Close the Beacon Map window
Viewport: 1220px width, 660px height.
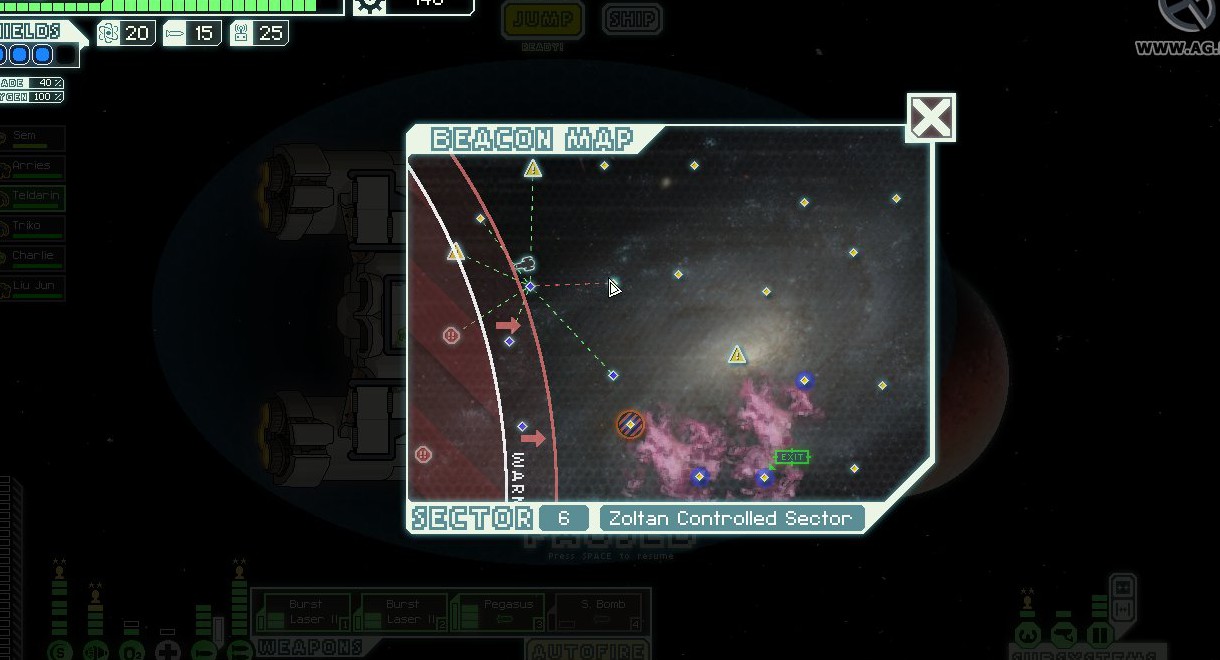(x=931, y=119)
